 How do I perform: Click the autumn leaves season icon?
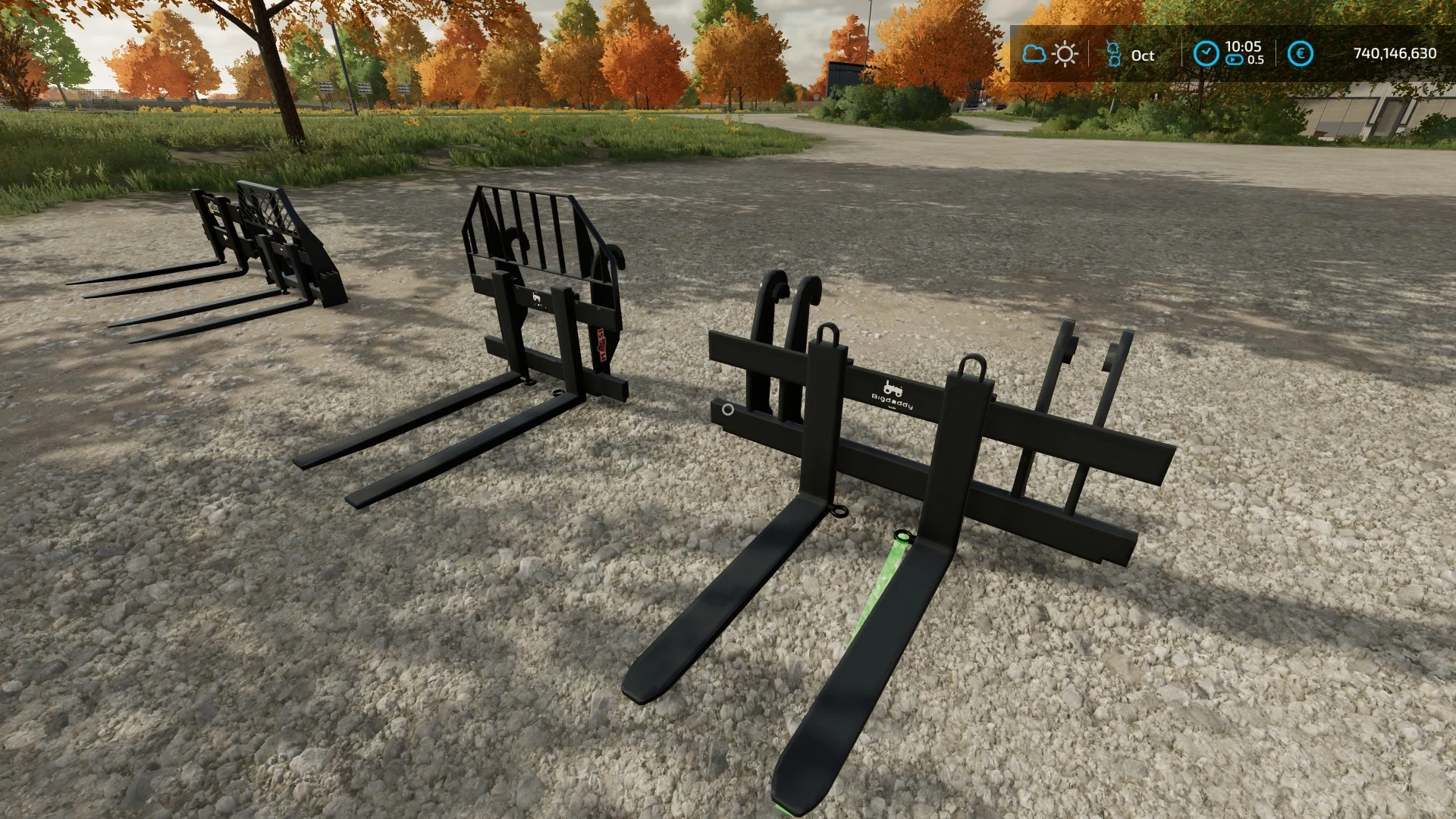pos(1113,55)
